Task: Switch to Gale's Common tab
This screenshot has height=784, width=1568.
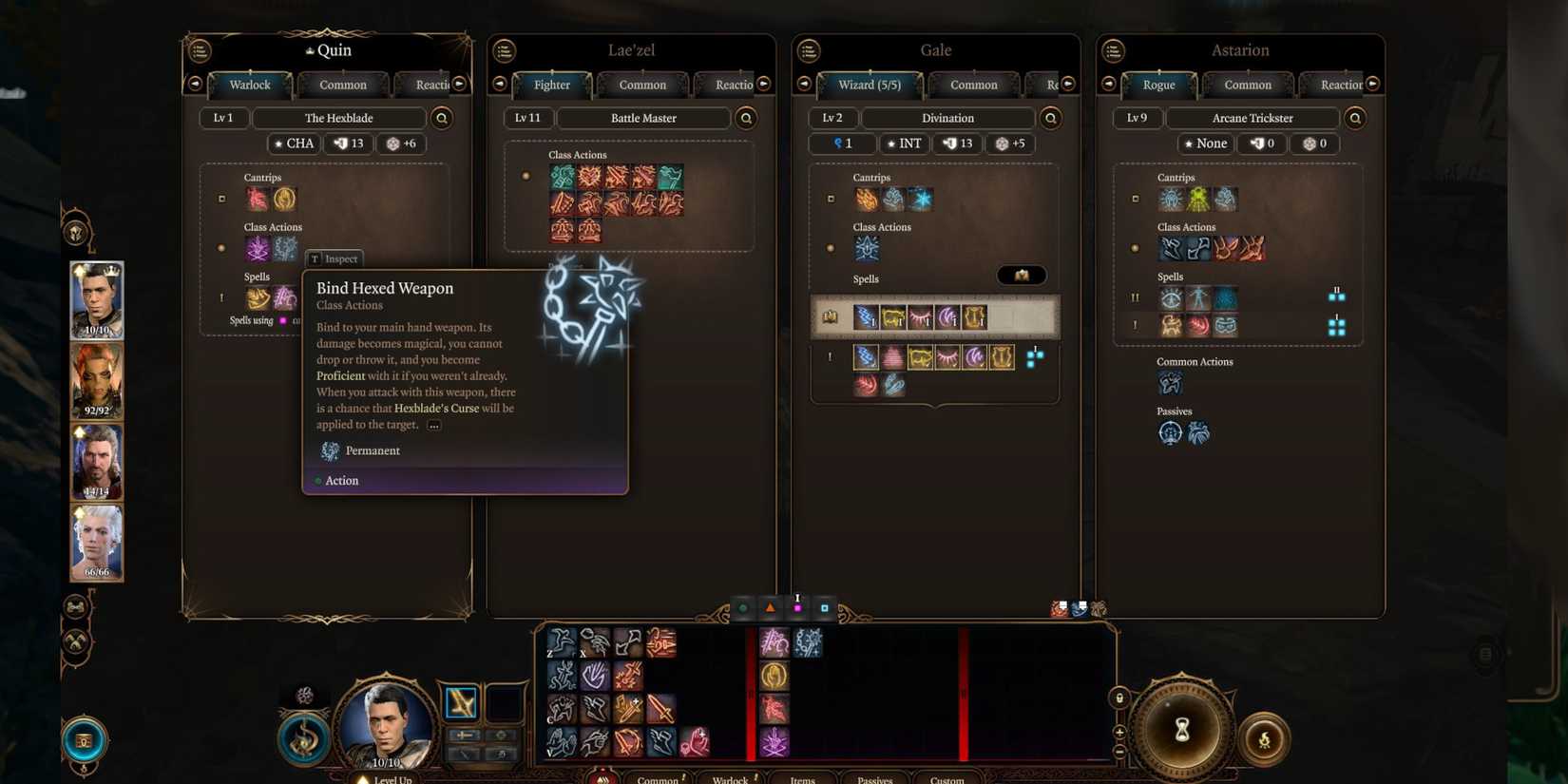Action: [x=973, y=85]
